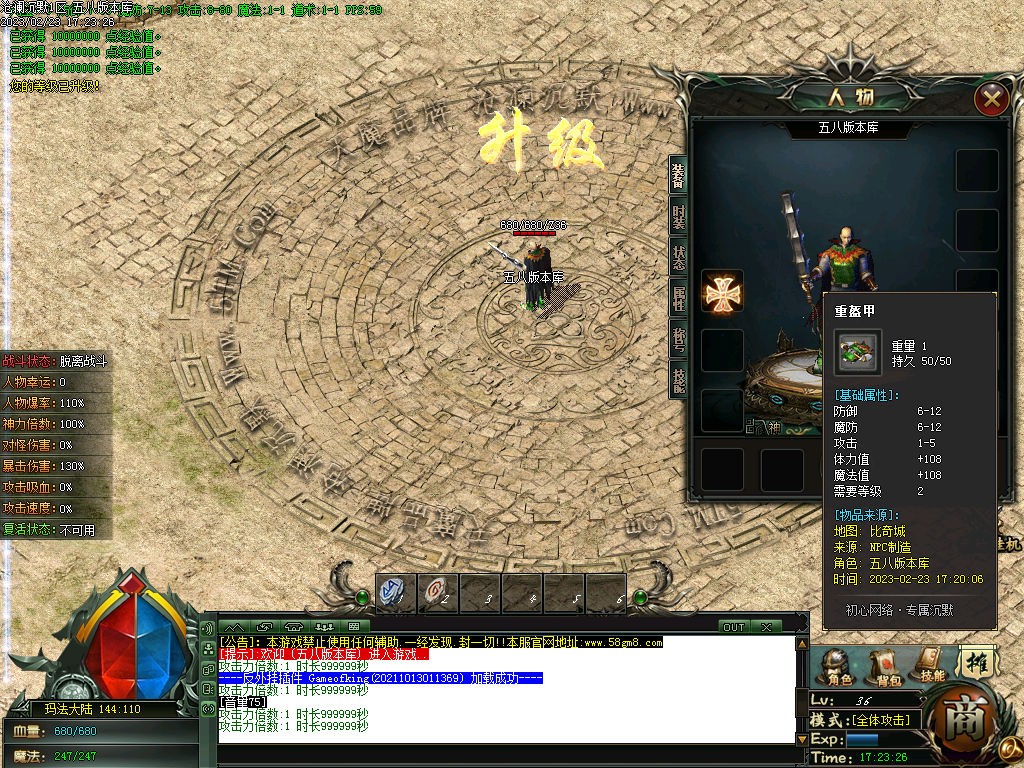Click the 重盔甲 armor icon in tooltip
The width and height of the screenshot is (1024, 768).
pyautogui.click(x=858, y=352)
